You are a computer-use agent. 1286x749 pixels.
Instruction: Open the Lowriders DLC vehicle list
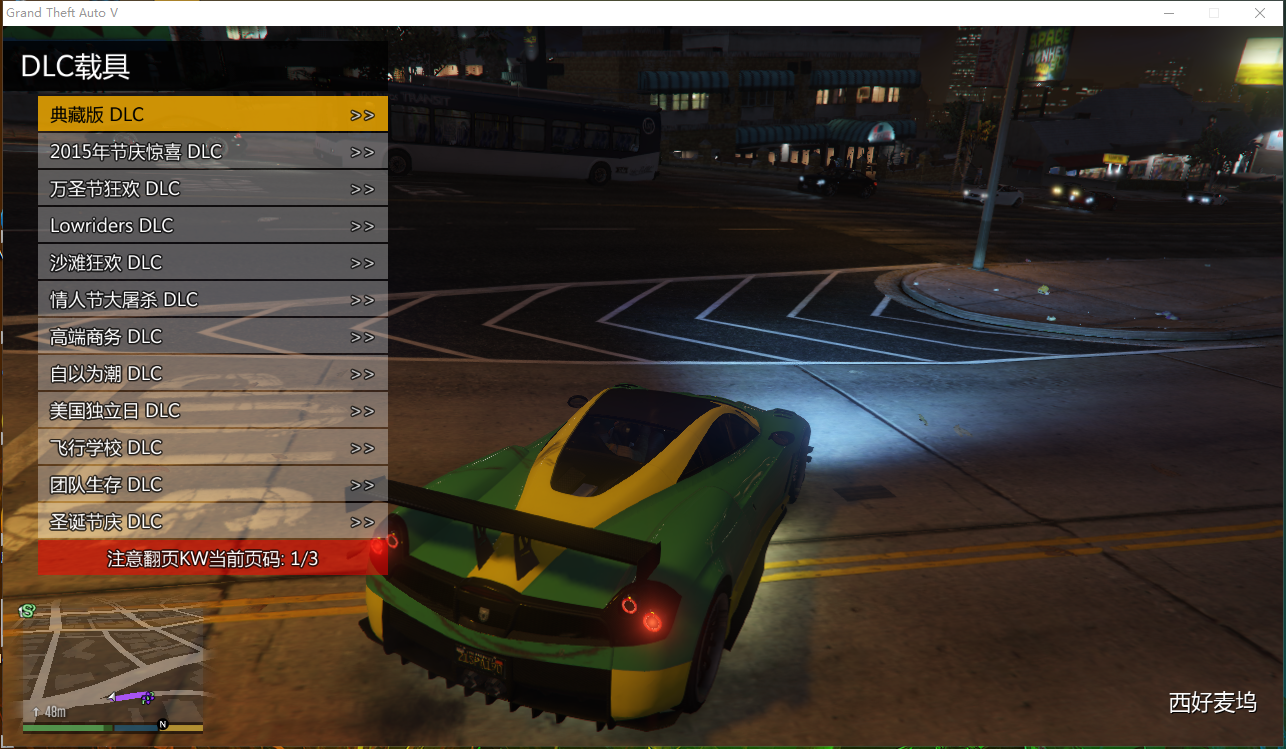coord(212,225)
